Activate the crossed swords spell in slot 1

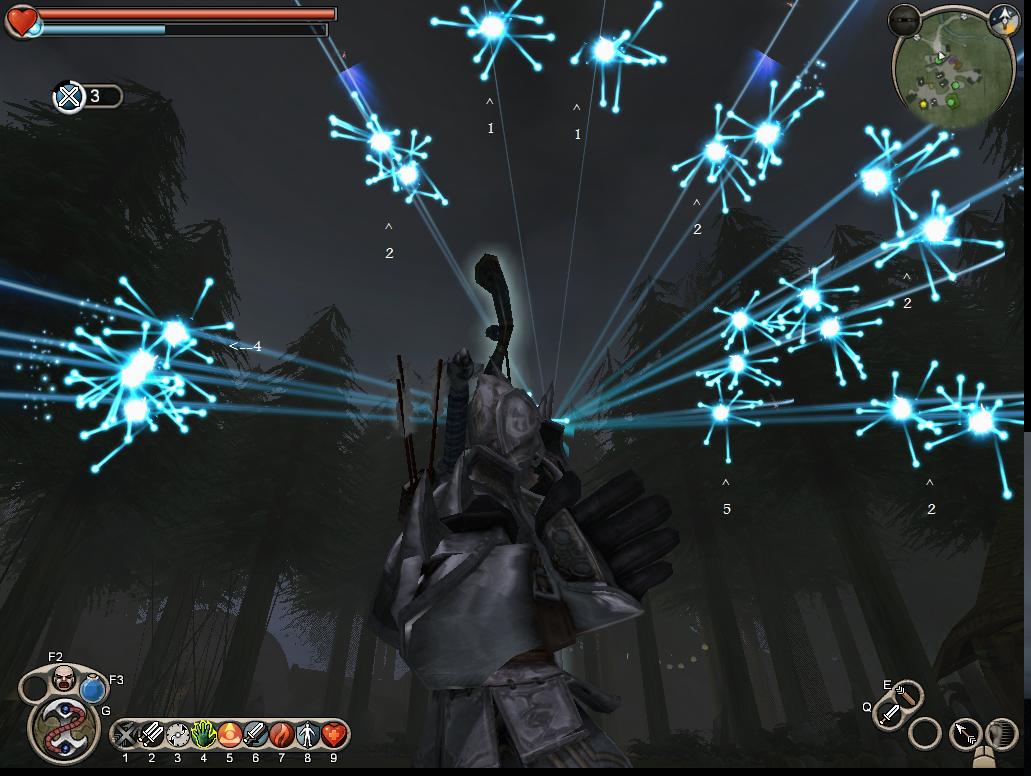126,736
